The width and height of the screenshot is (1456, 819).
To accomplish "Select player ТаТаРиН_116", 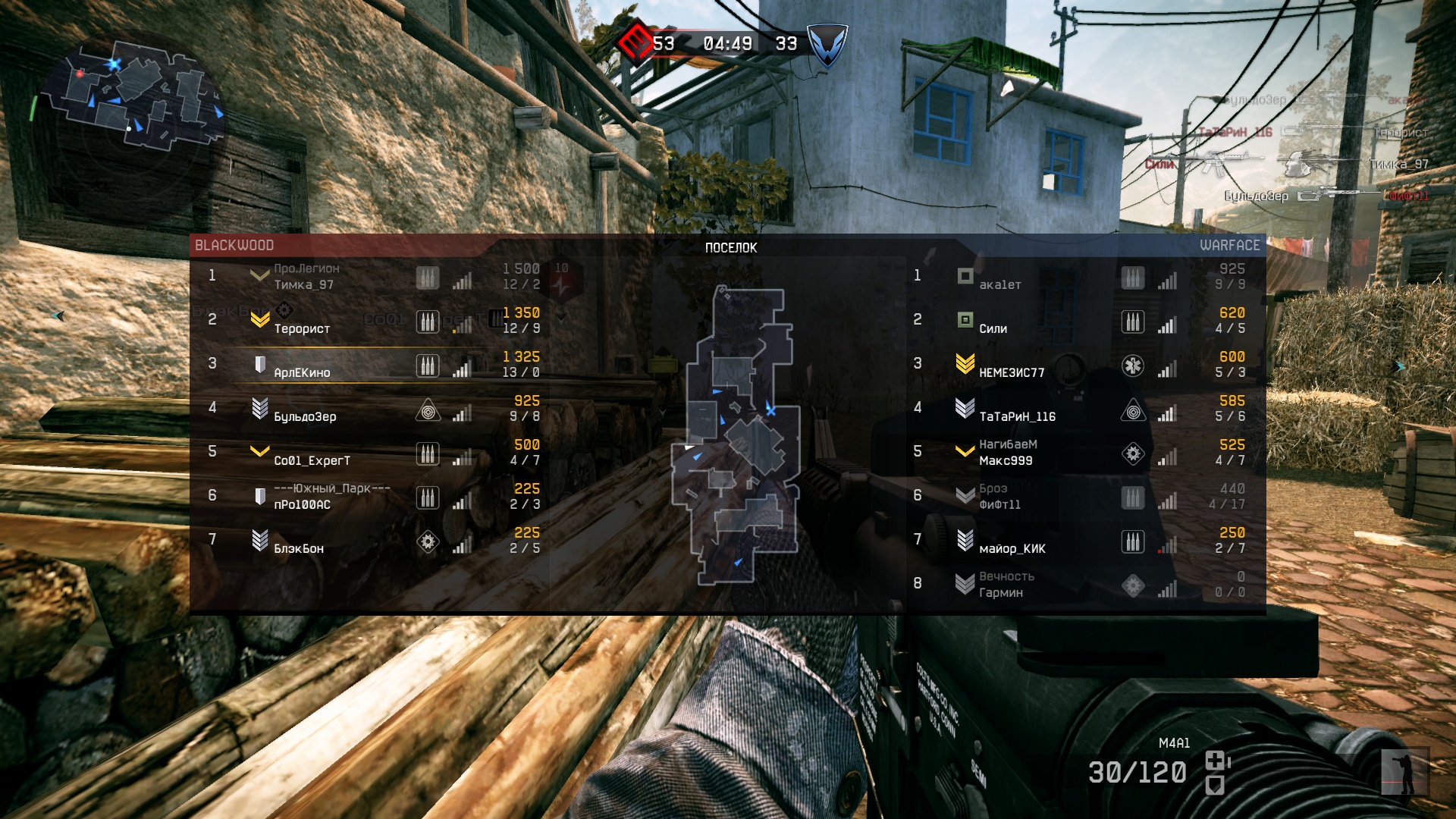I will [x=1017, y=417].
